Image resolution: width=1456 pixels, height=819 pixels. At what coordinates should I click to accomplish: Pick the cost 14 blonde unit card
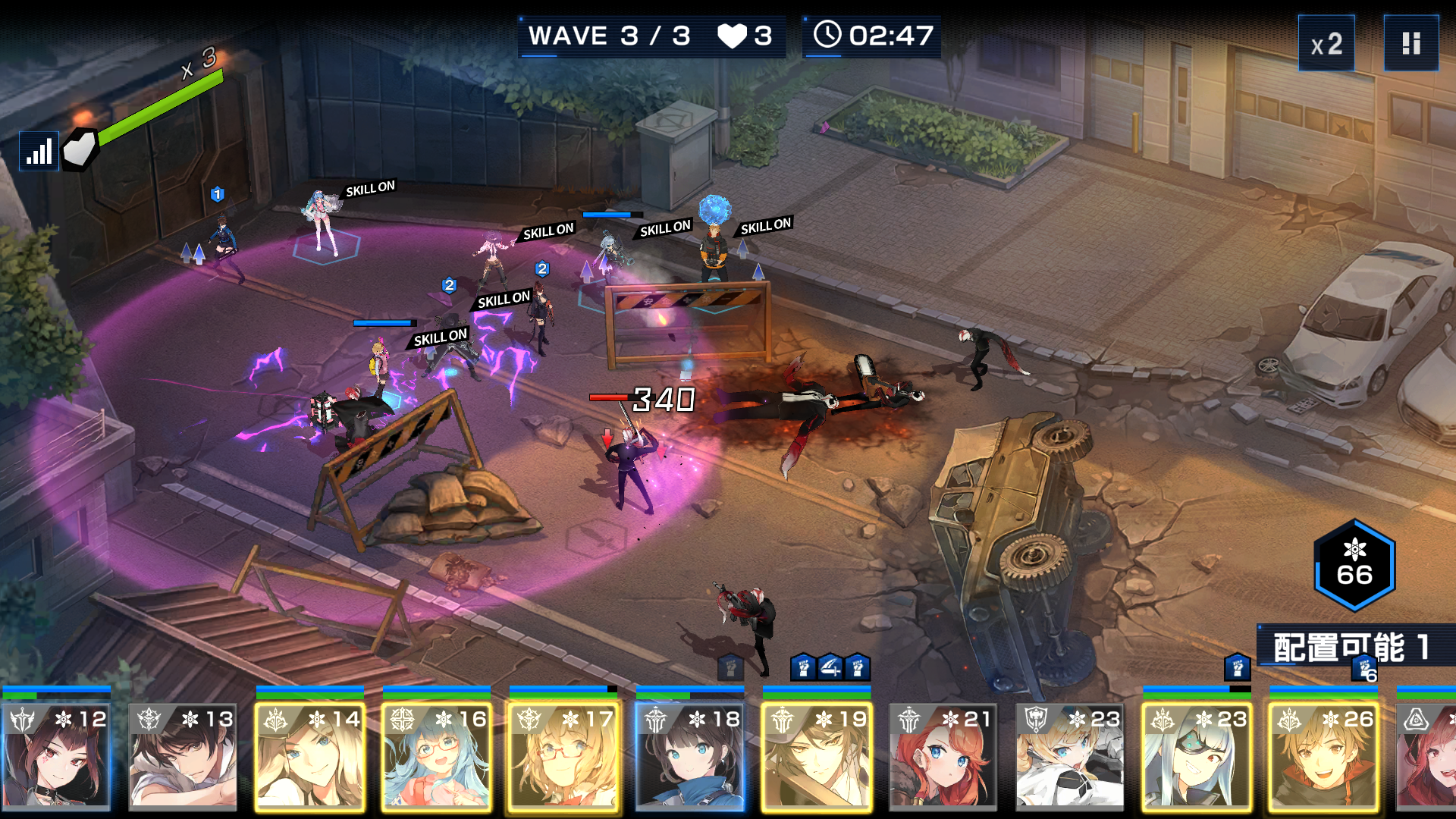point(309,756)
